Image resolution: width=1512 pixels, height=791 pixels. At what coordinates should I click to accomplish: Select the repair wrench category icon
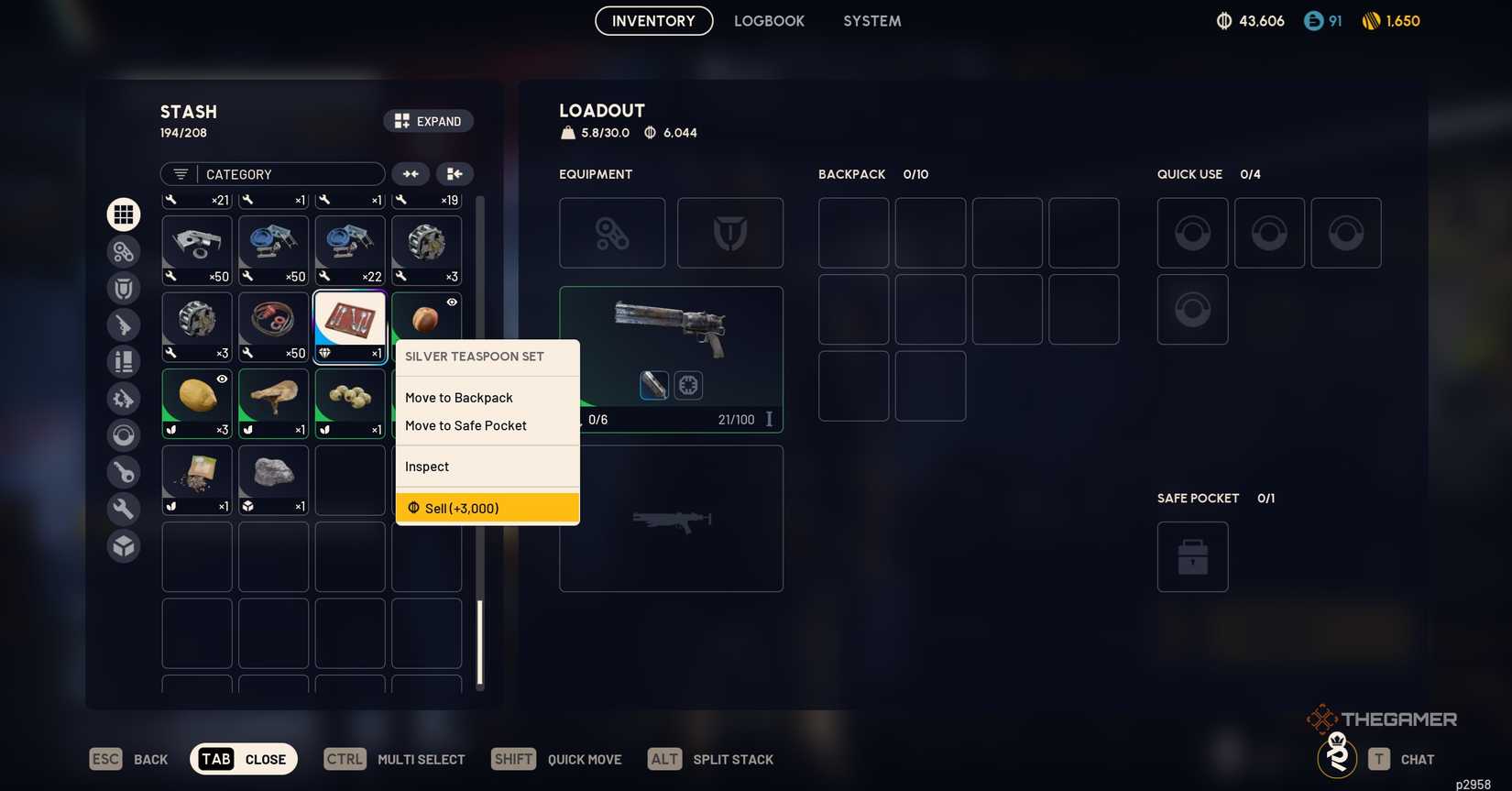pos(124,508)
